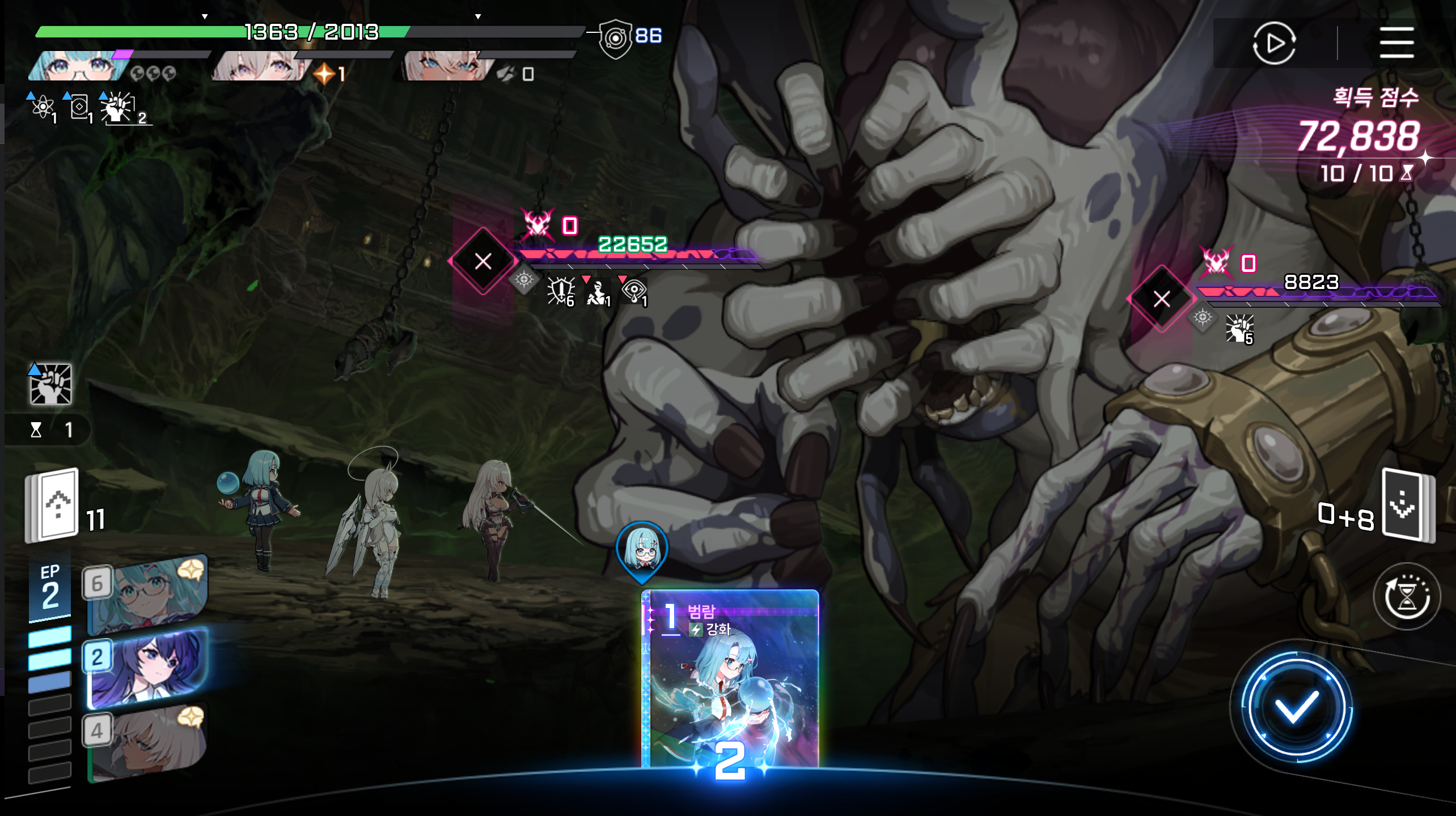Viewport: 1456px width, 816px height.
Task: Inspect the middle white-haired character portrait
Action: (x=258, y=67)
